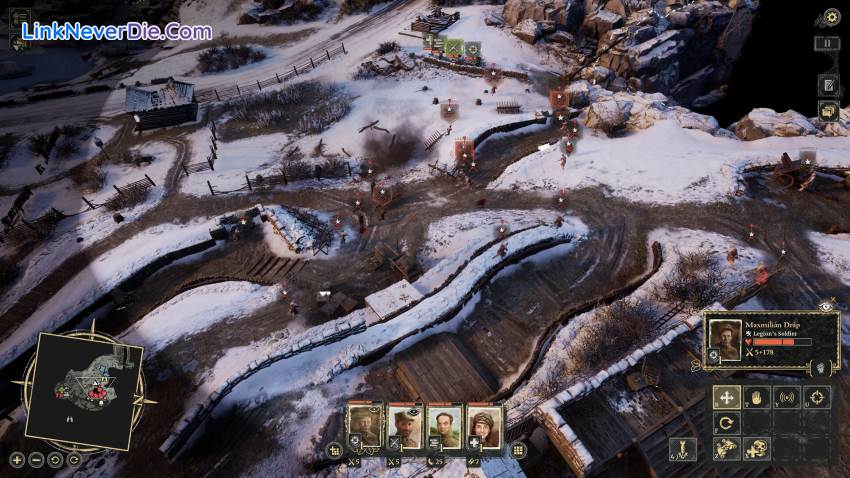Open the squad grid button beside portraits
The width and height of the screenshot is (850, 478).
point(518,450)
